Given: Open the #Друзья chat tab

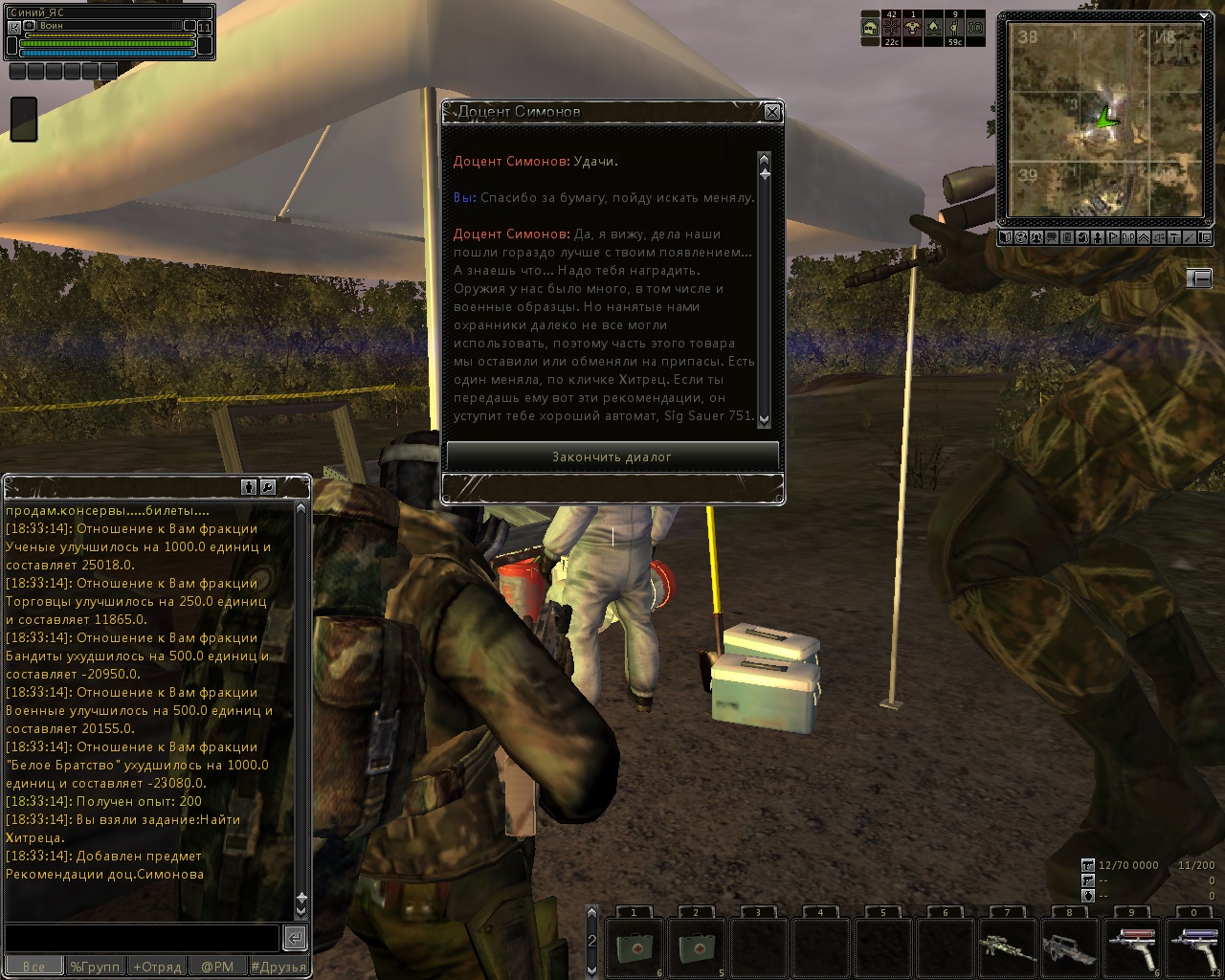Looking at the screenshot, I should click(278, 967).
